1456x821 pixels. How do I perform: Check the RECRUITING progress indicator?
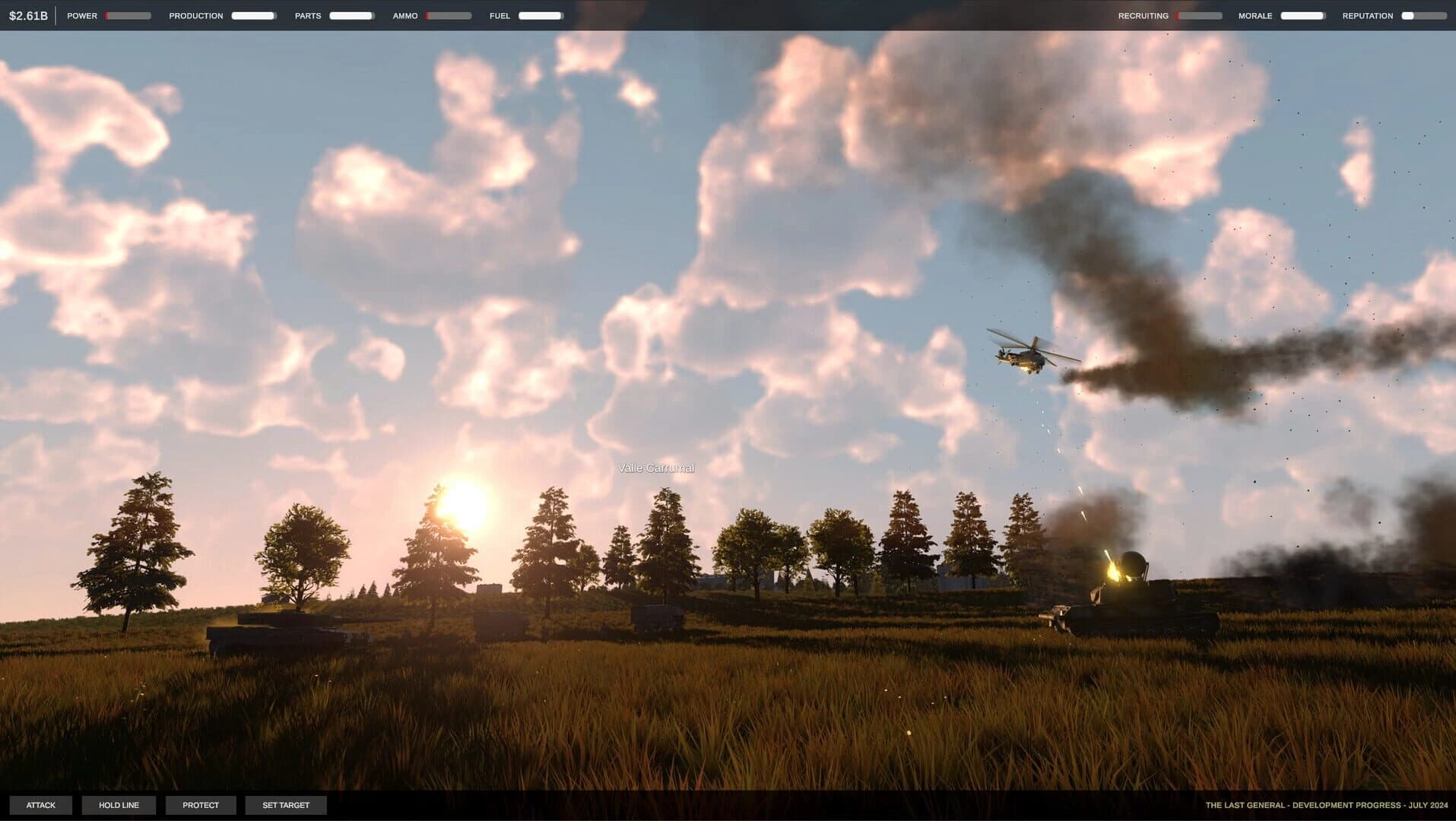tap(1200, 14)
